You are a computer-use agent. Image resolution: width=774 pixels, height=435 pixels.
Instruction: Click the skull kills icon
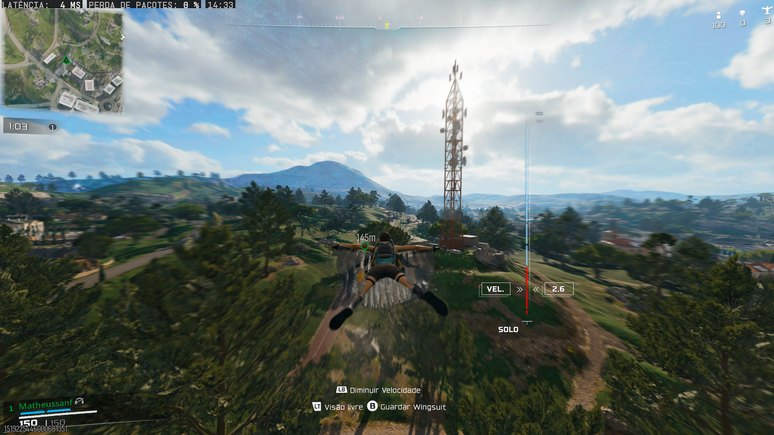pos(742,13)
